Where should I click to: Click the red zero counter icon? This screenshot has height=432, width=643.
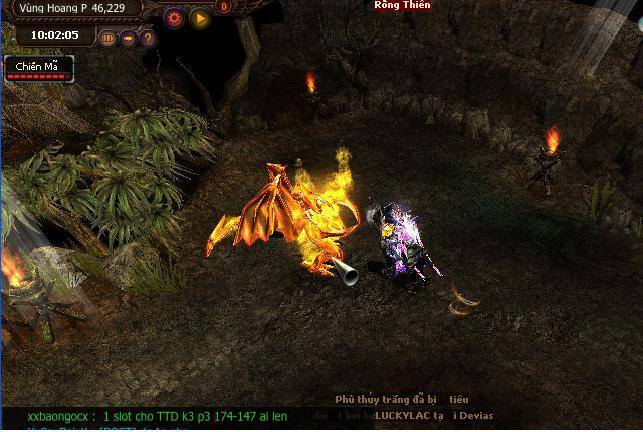pyautogui.click(x=224, y=7)
